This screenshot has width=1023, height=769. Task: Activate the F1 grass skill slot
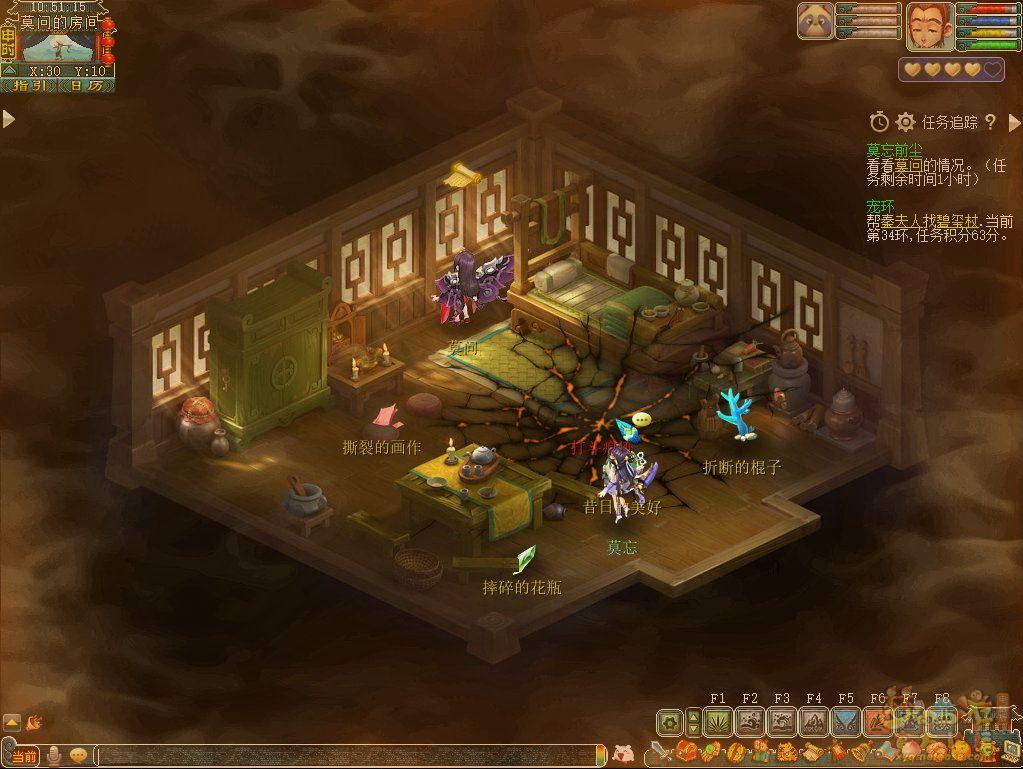(x=718, y=721)
